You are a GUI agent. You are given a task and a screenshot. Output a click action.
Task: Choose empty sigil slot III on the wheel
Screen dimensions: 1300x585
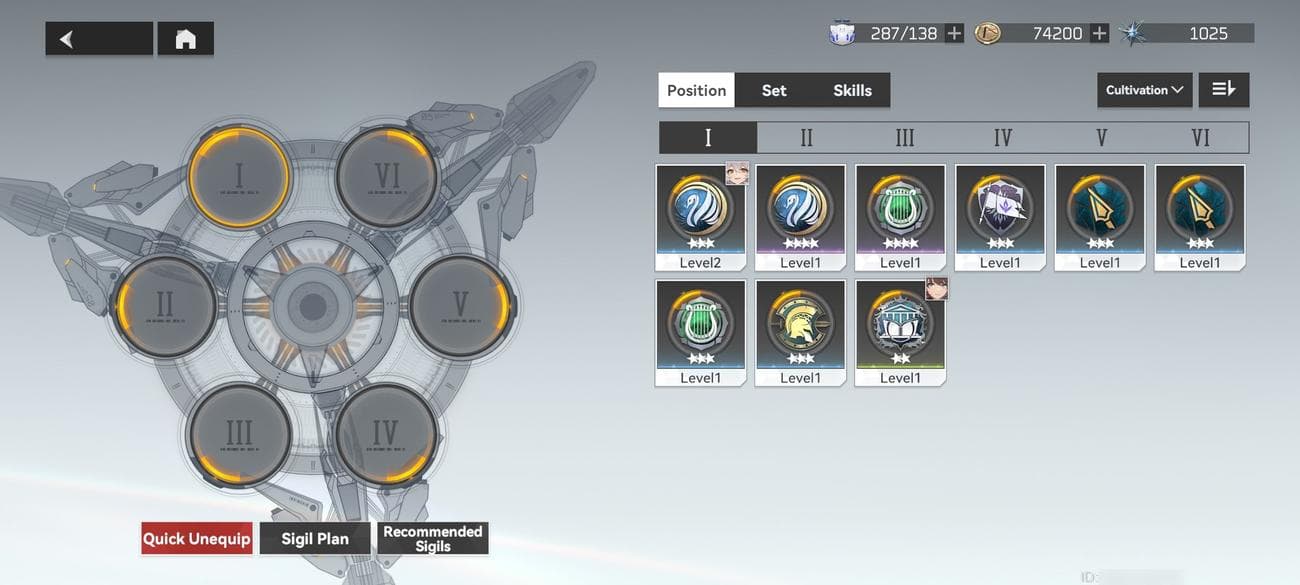239,433
